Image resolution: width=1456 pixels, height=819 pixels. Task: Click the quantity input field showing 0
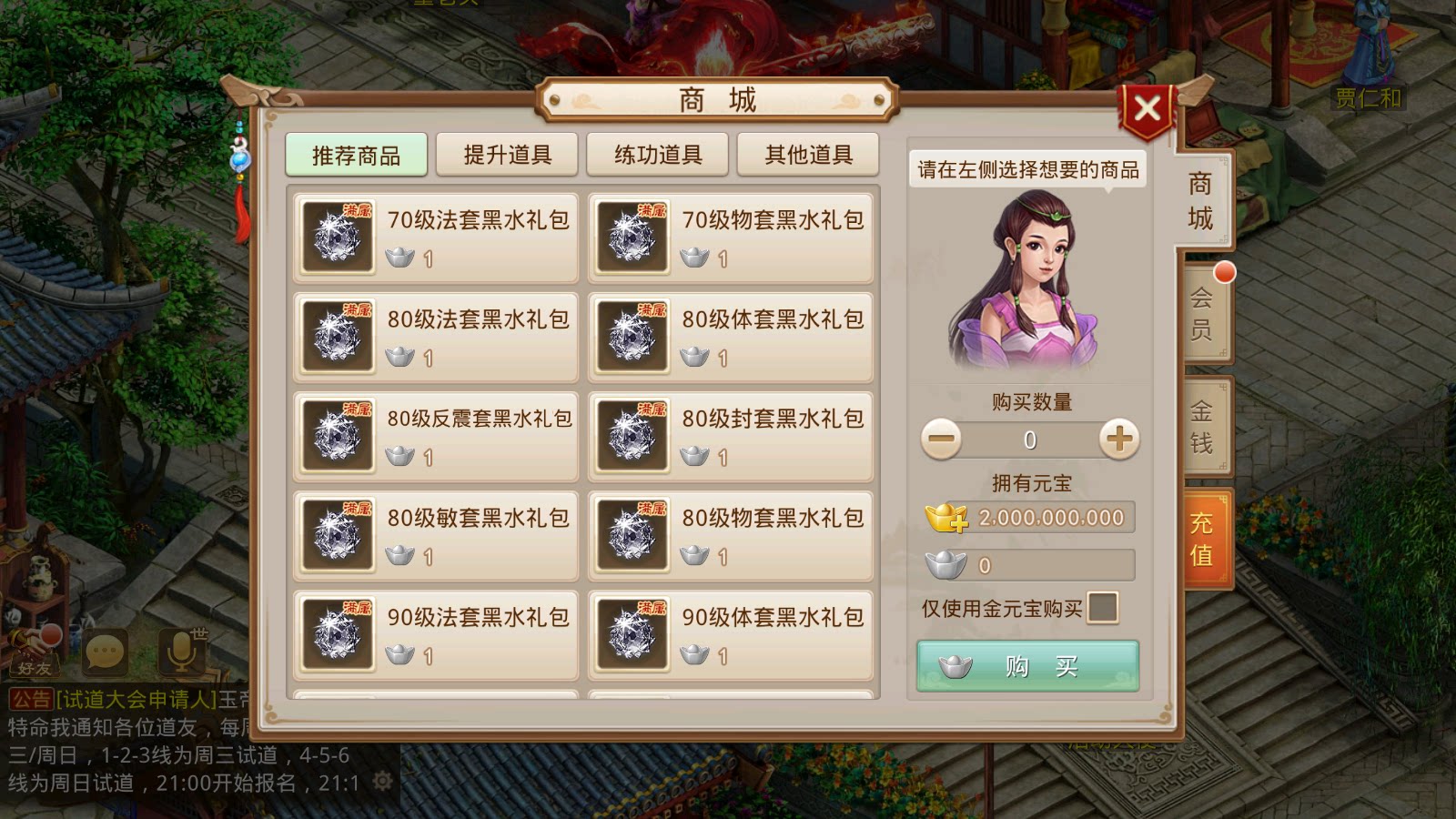[1028, 439]
